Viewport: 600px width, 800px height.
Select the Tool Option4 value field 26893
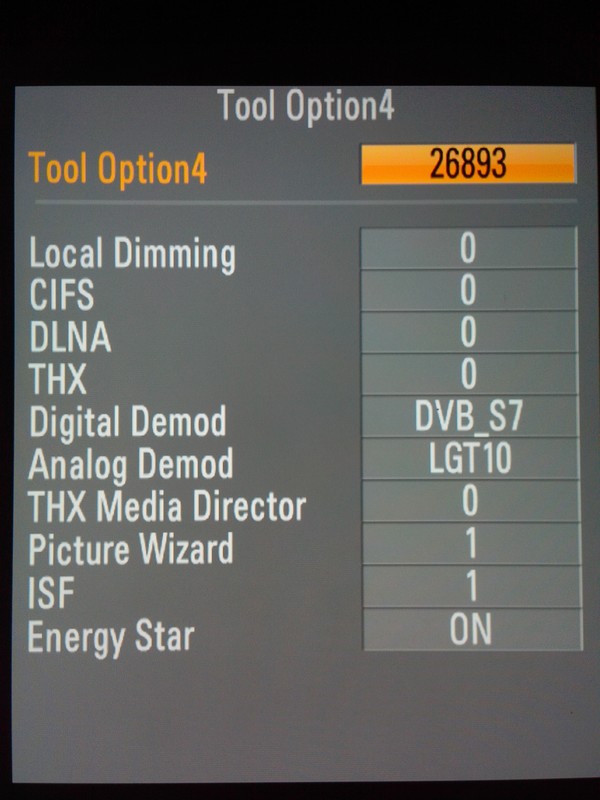(468, 165)
